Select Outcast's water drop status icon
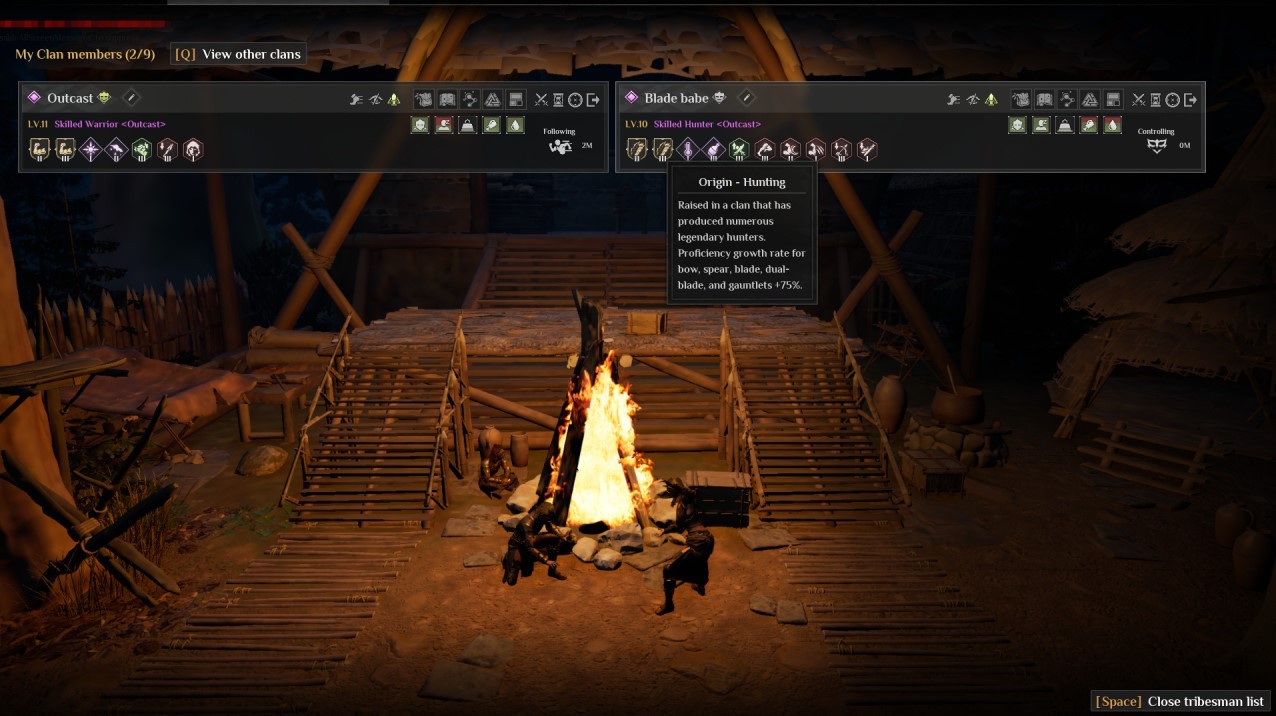Viewport: 1276px width, 716px height. tap(516, 125)
